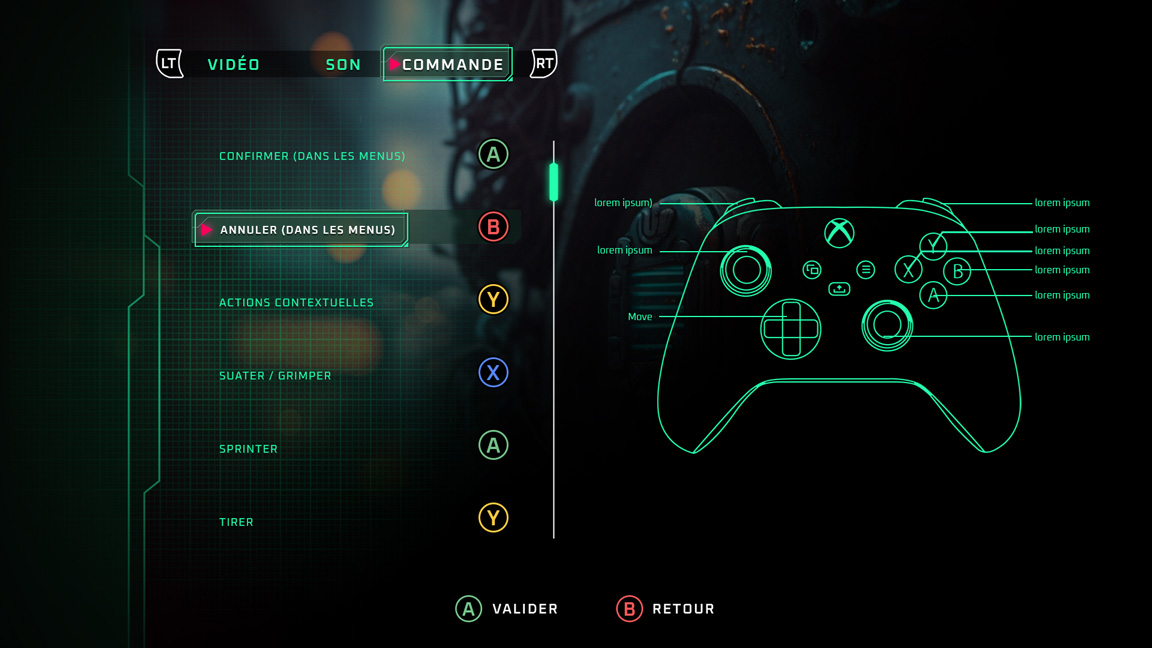
Task: Click the green scrollbar handle
Action: click(x=554, y=182)
